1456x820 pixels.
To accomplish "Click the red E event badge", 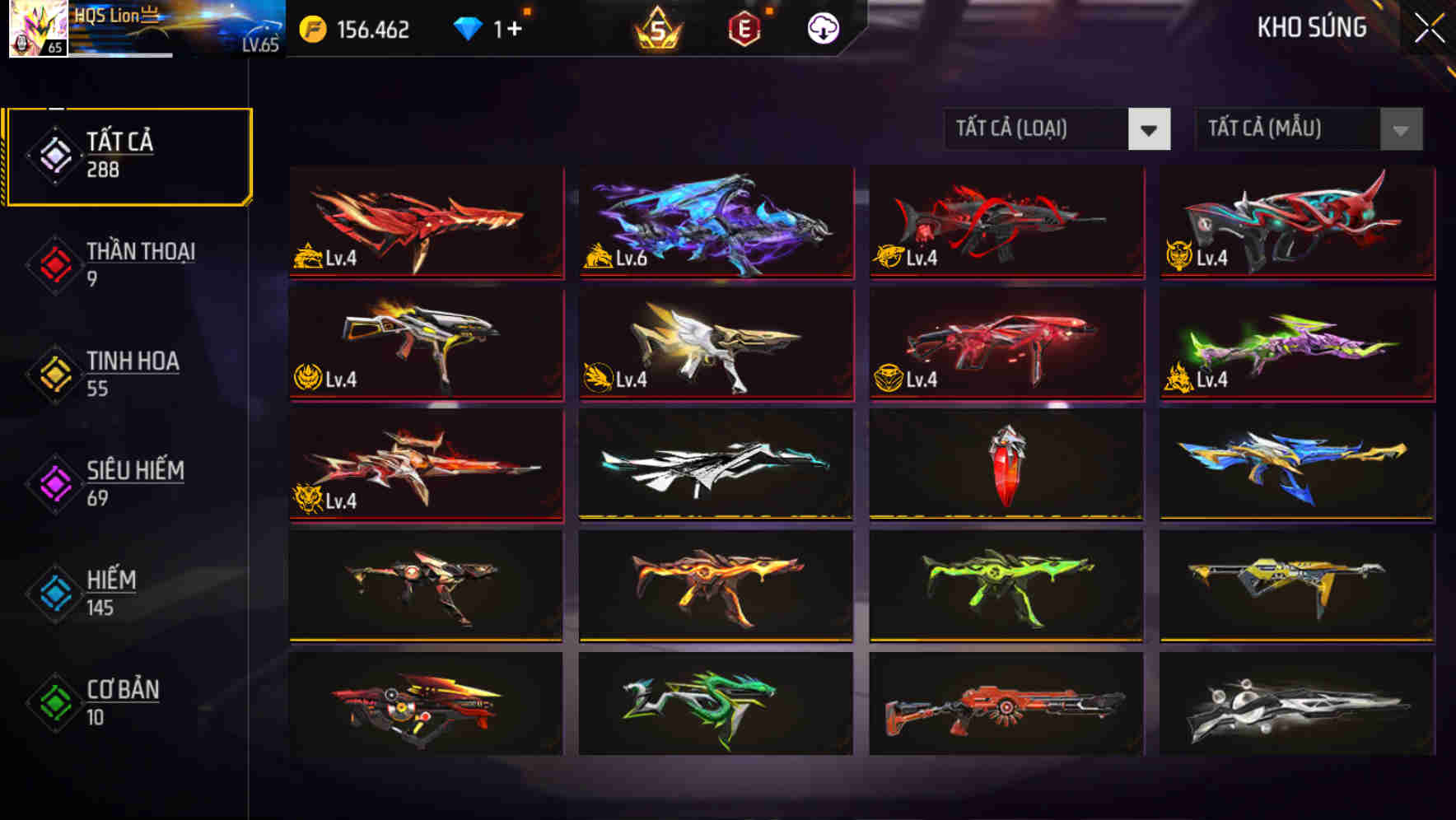I will pos(744,27).
